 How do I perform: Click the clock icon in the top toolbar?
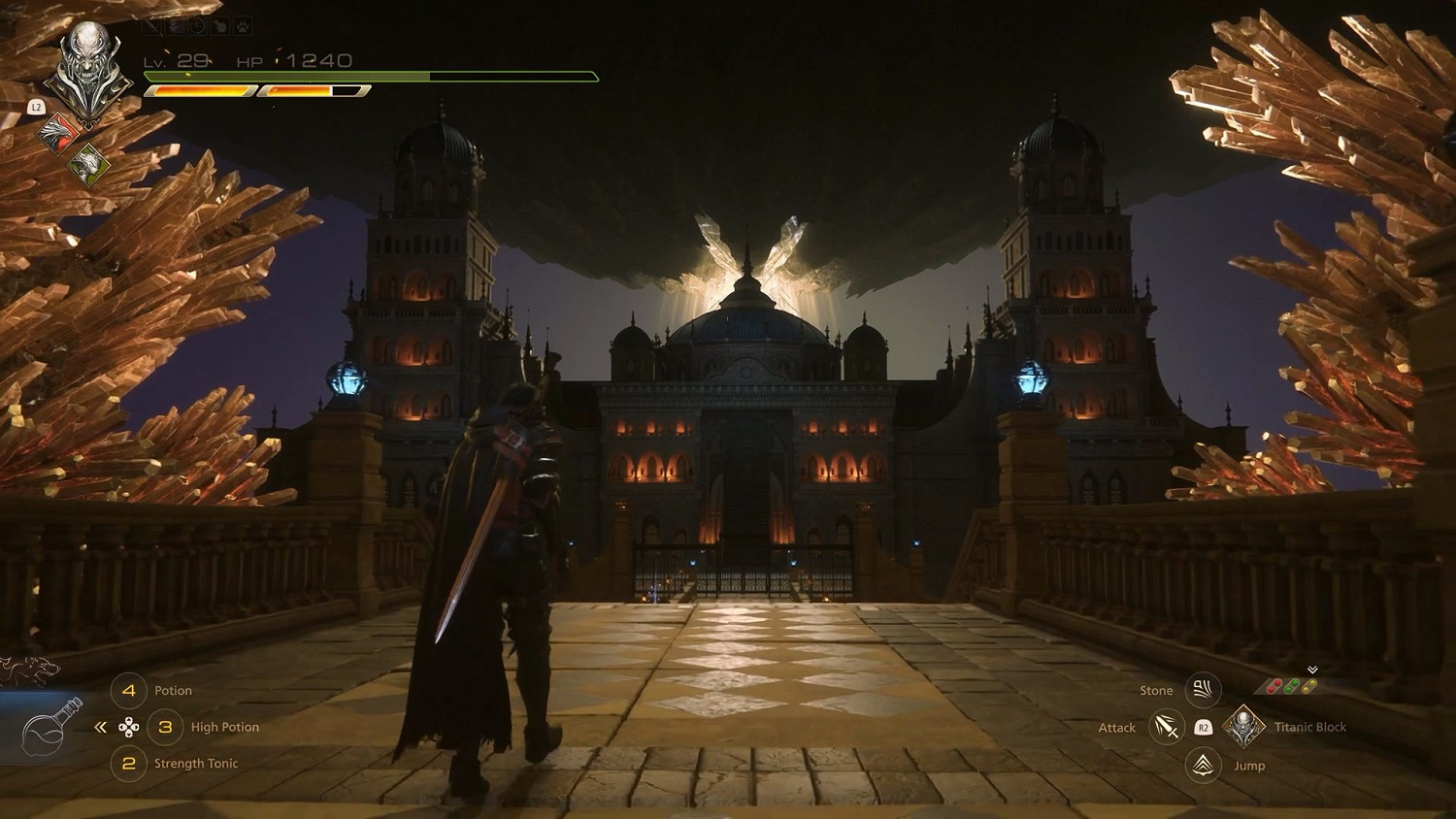point(197,27)
